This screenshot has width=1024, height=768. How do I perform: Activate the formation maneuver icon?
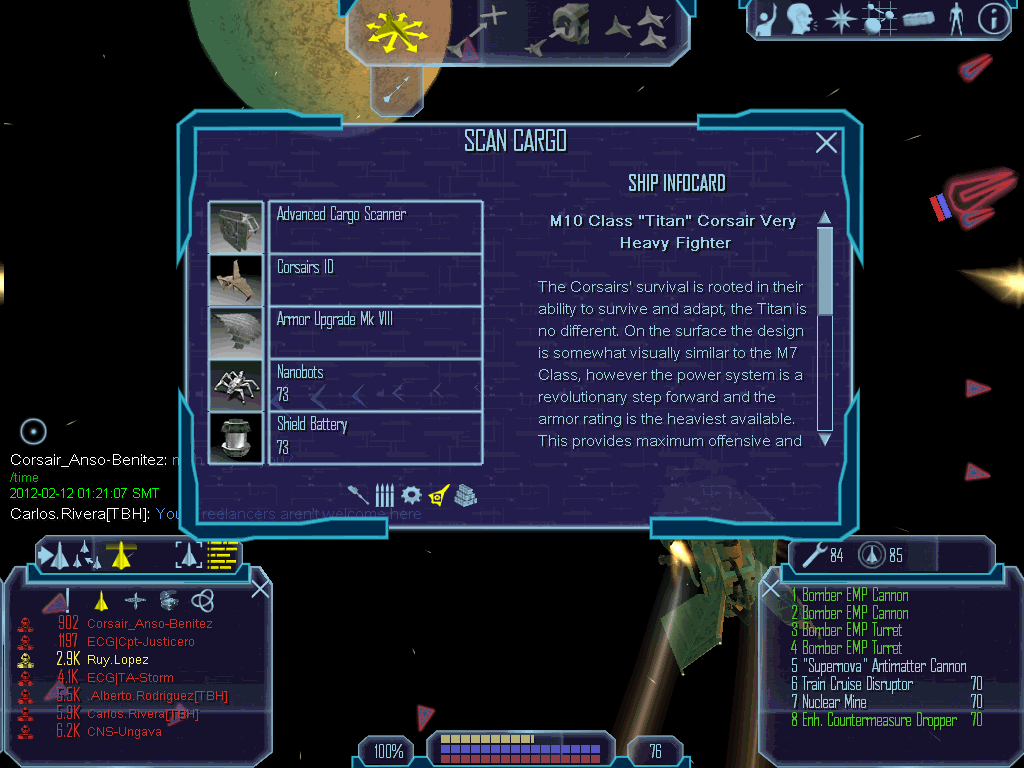(637, 27)
